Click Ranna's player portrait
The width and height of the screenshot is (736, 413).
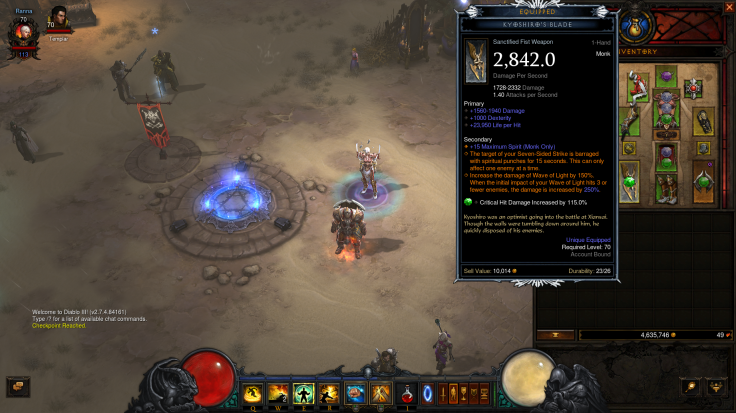23,31
